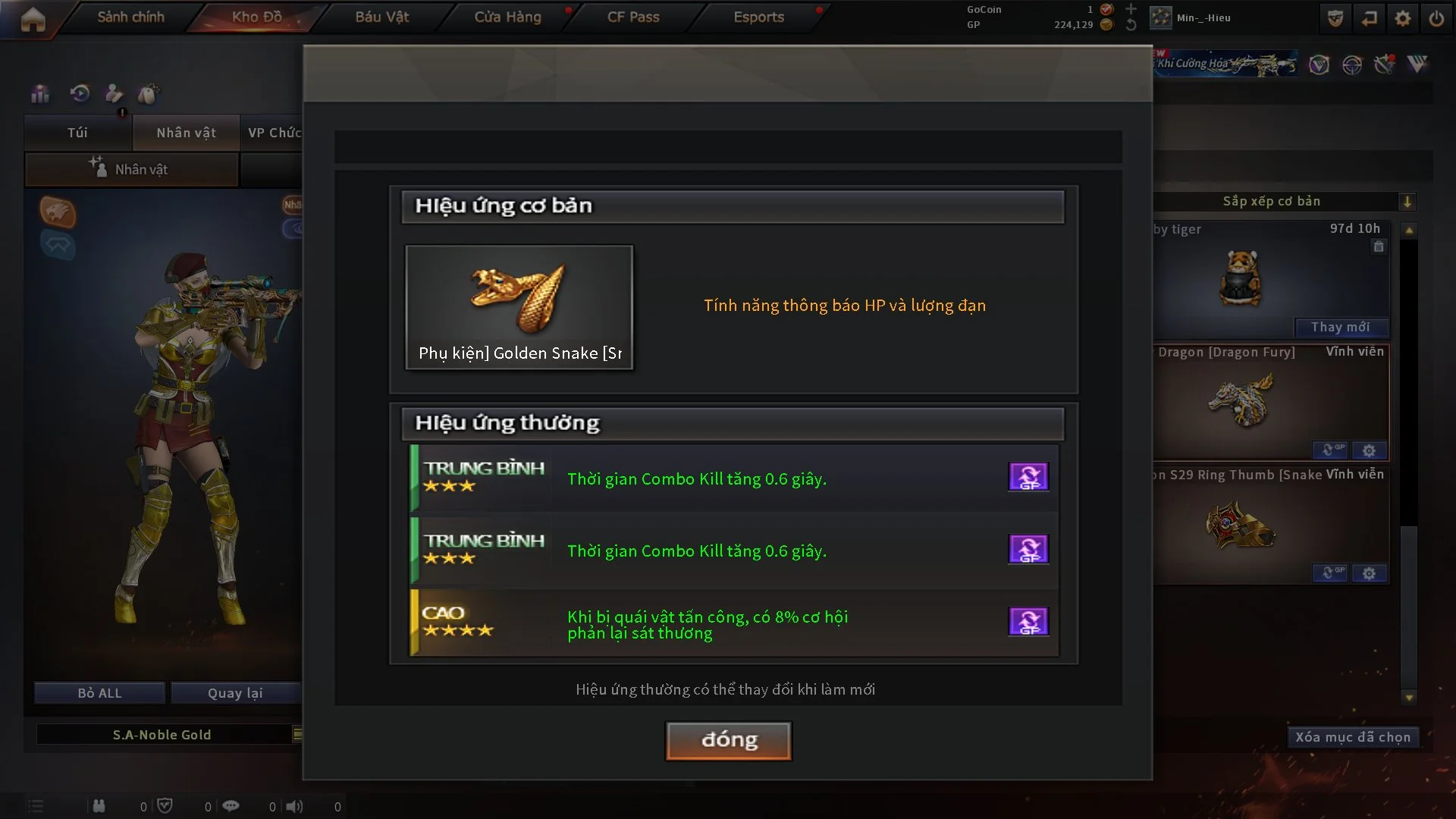The image size is (1456, 819).
Task: Open the Báu Vật tab
Action: (381, 17)
